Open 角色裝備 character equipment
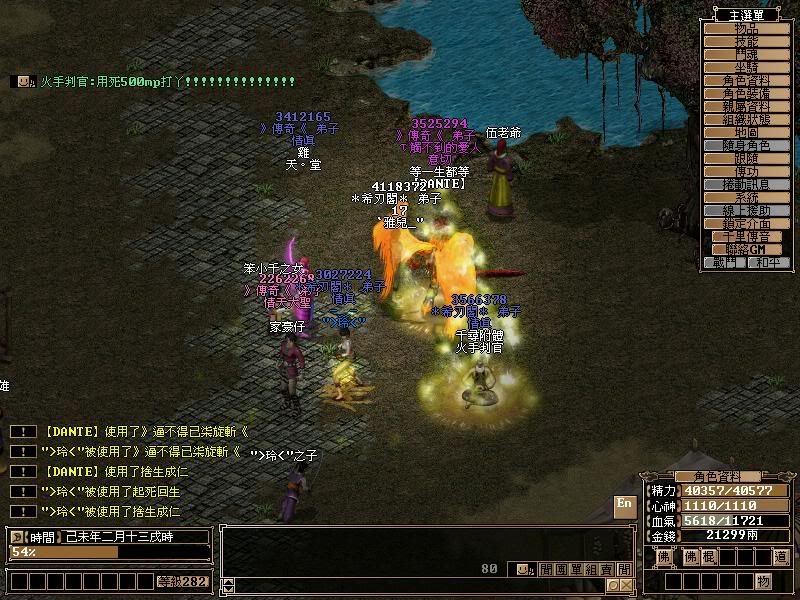Screen dimensions: 800x600 pos(747,93)
